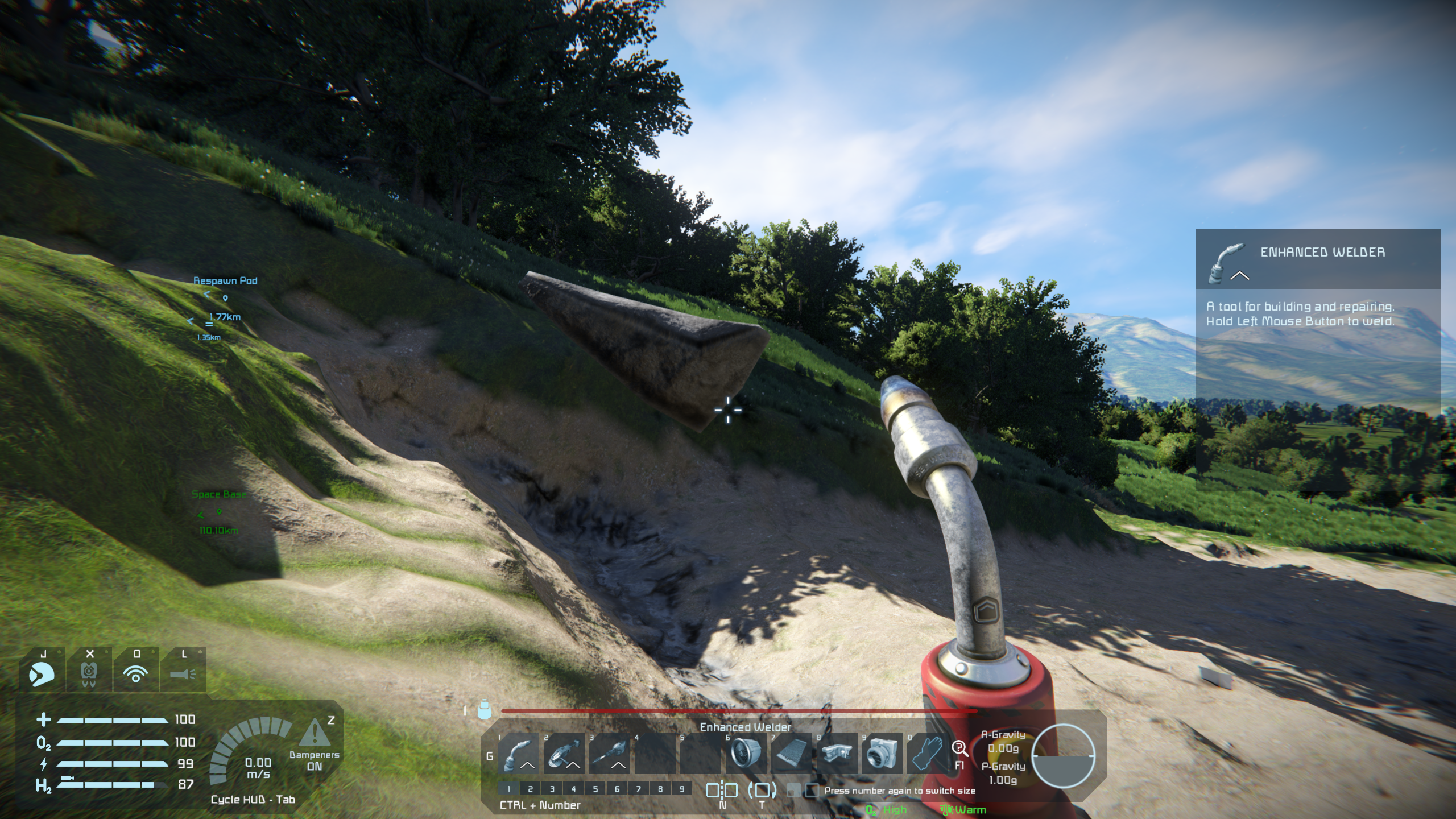Viewport: 1456px width, 819px height.
Task: Switch to toolbar page 2
Action: pyautogui.click(x=530, y=789)
